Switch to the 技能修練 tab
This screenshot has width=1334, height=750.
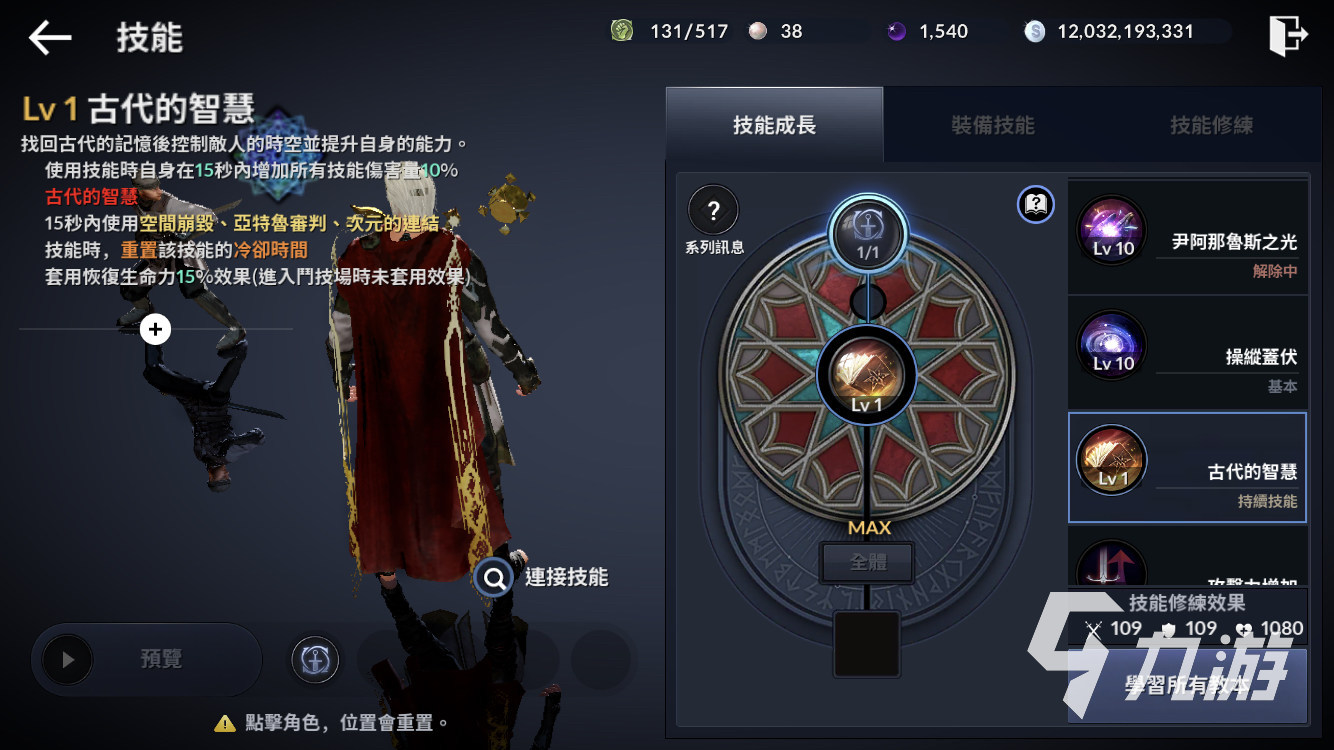pyautogui.click(x=1212, y=125)
